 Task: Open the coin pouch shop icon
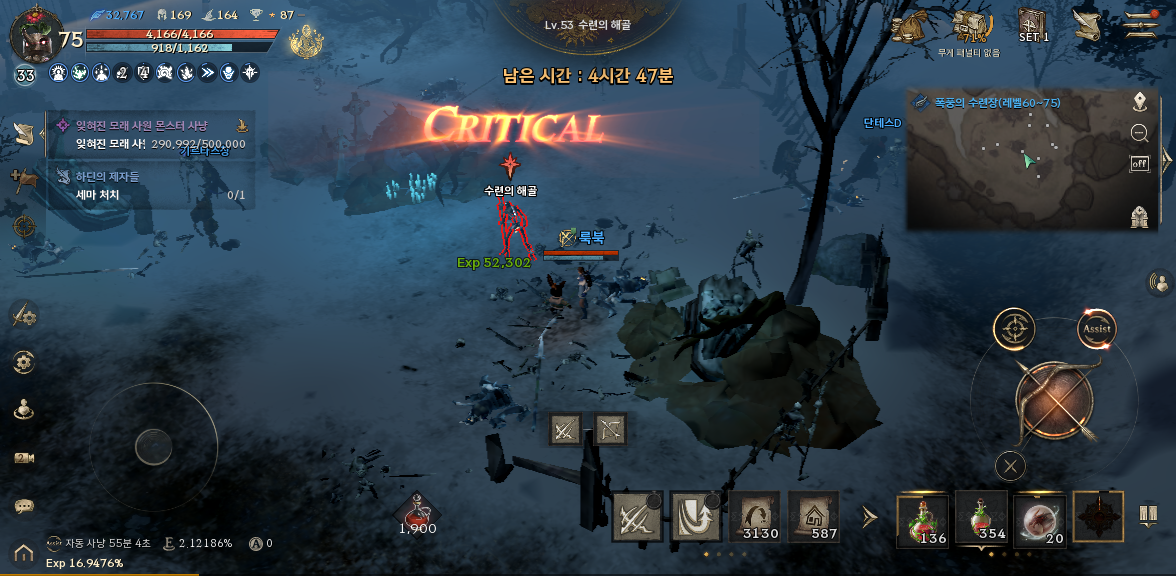click(910, 26)
